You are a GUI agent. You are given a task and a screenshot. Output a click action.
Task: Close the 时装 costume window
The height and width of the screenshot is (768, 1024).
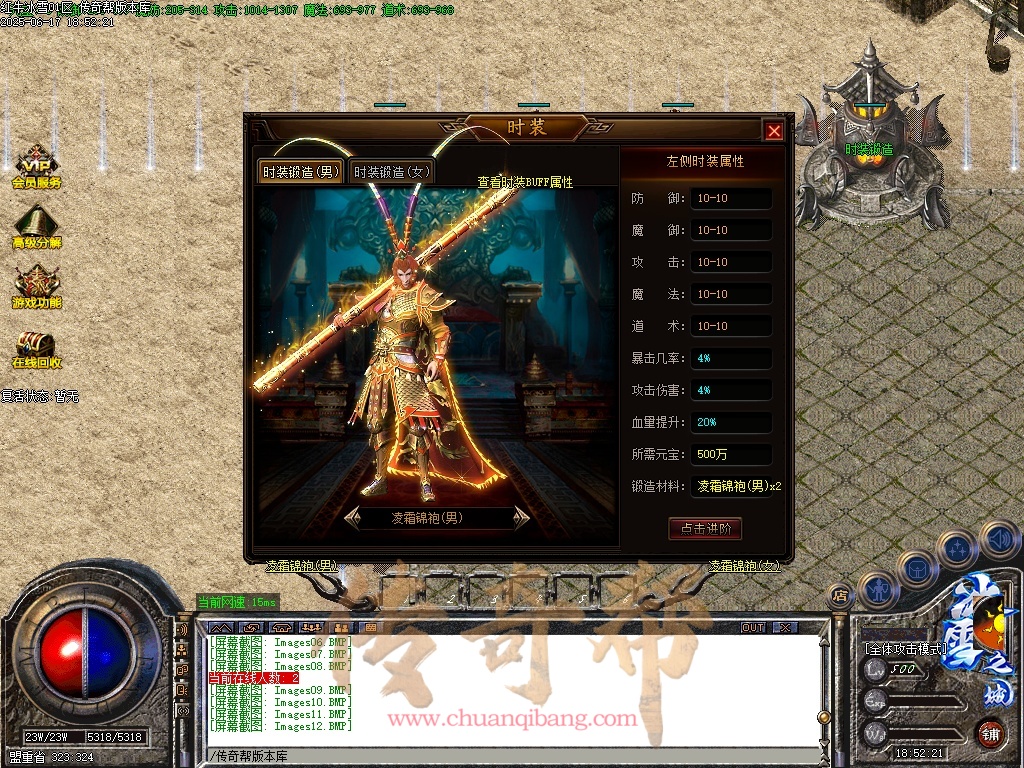[773, 131]
